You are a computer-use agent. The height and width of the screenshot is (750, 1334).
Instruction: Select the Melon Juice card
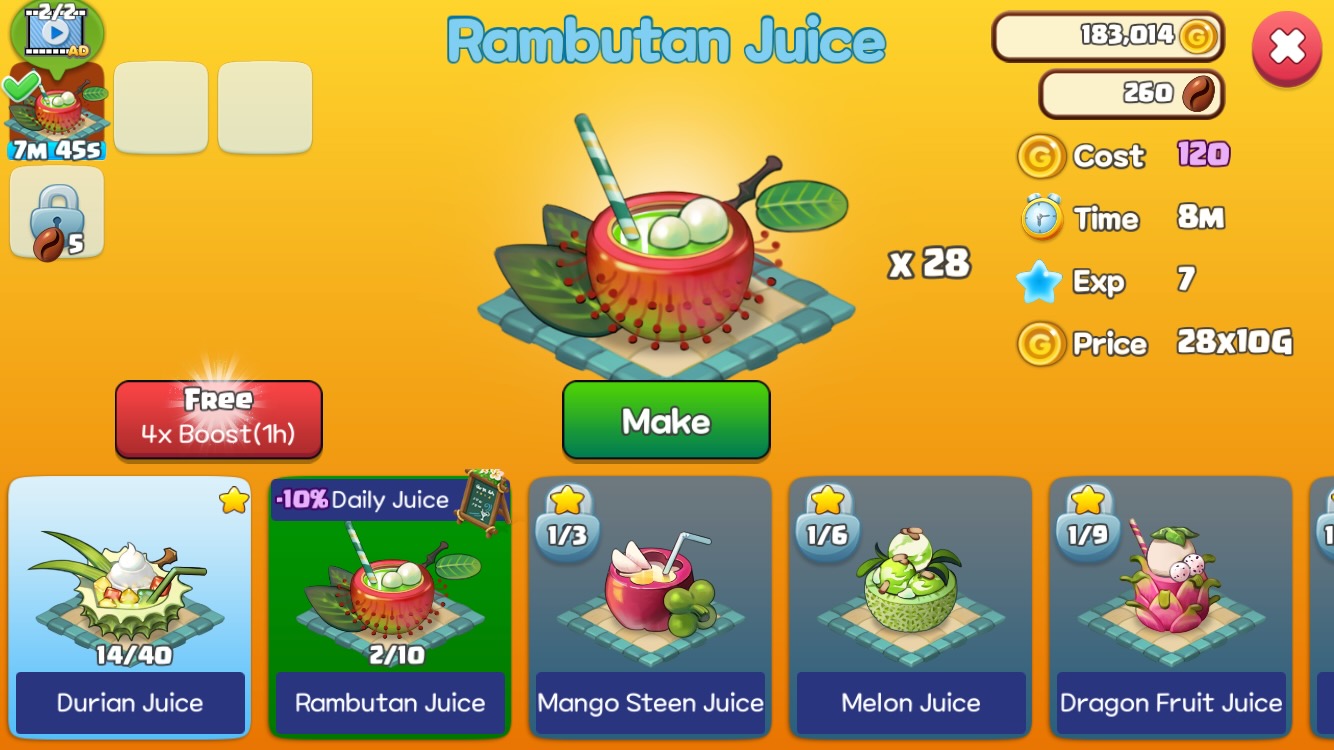pos(910,607)
